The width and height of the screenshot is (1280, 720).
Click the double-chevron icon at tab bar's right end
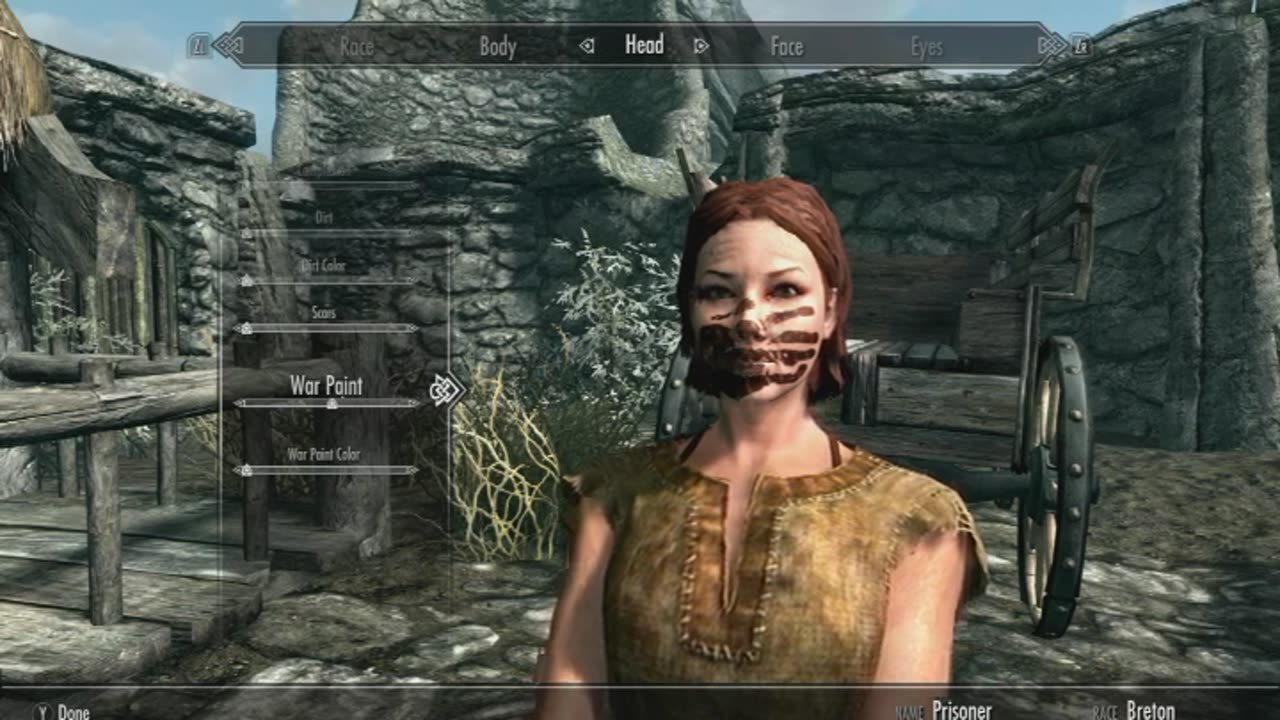tap(1052, 44)
